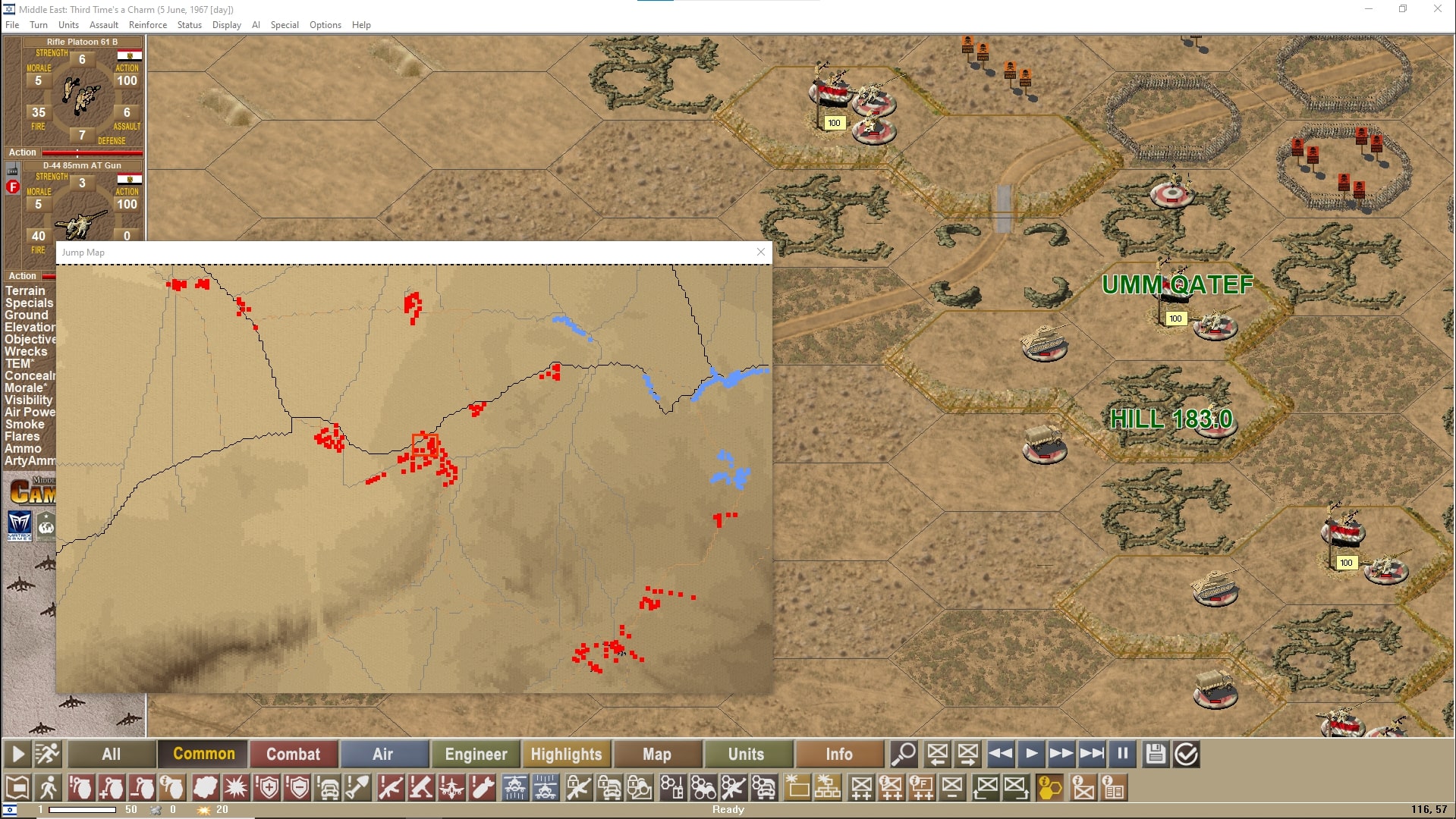1456x819 pixels.
Task: Click the Units toolbar button
Action: [747, 754]
